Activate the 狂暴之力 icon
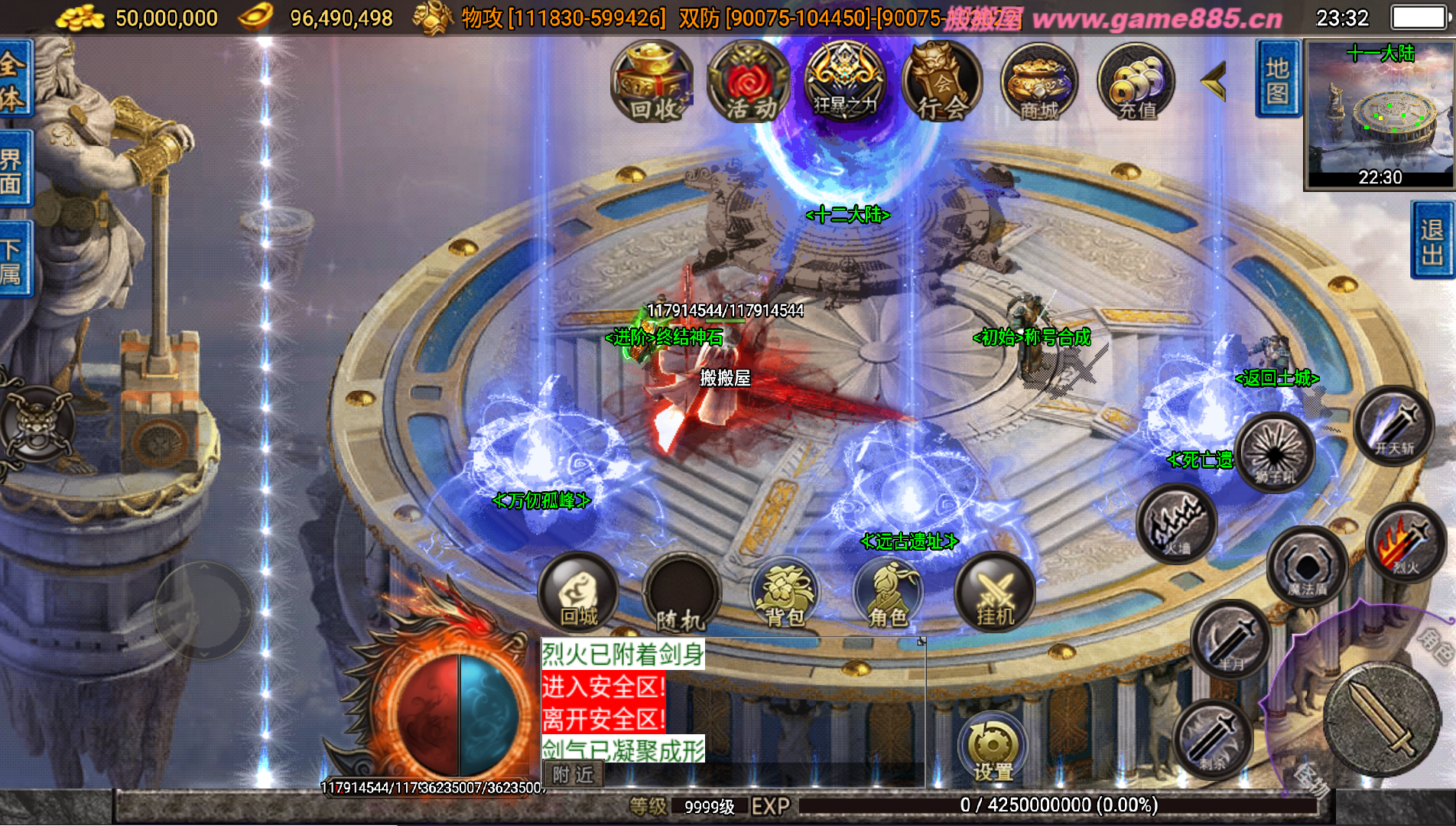The width and height of the screenshot is (1456, 826). (845, 83)
